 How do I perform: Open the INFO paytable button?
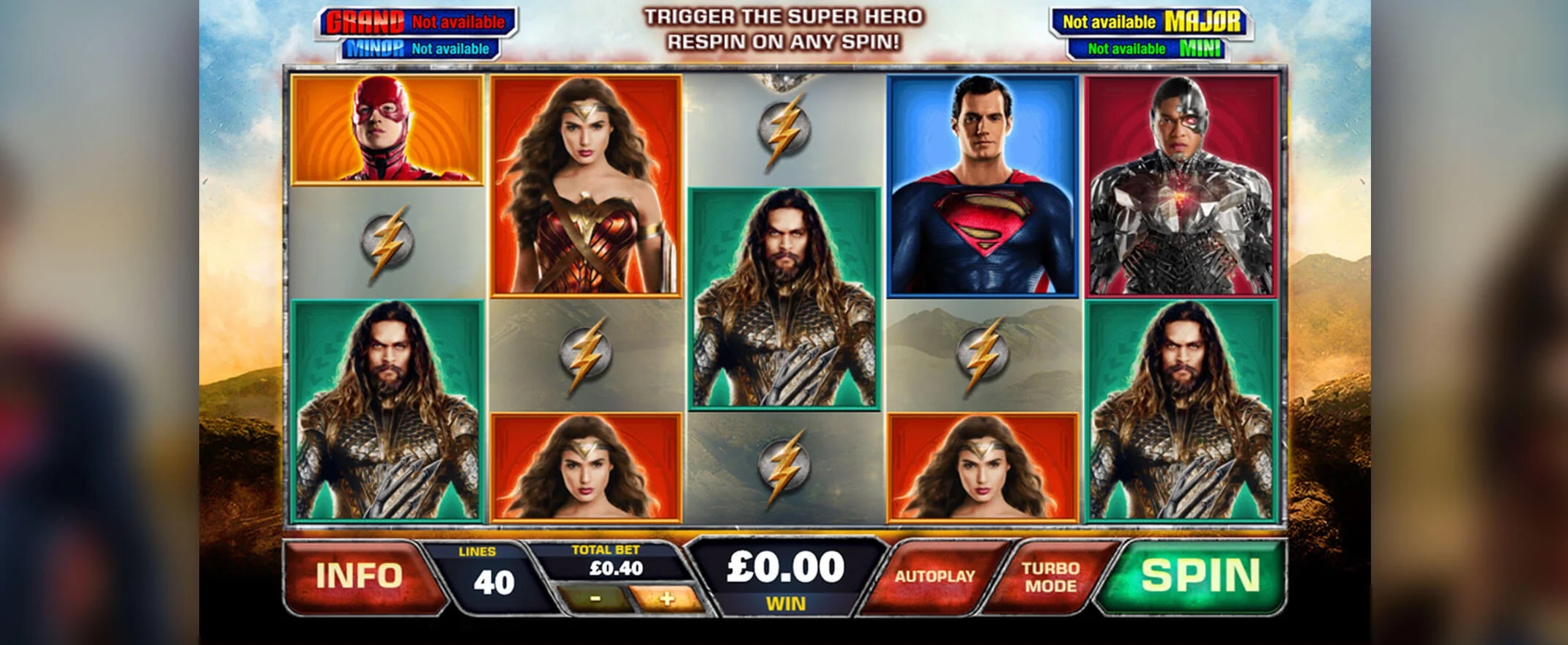point(359,576)
